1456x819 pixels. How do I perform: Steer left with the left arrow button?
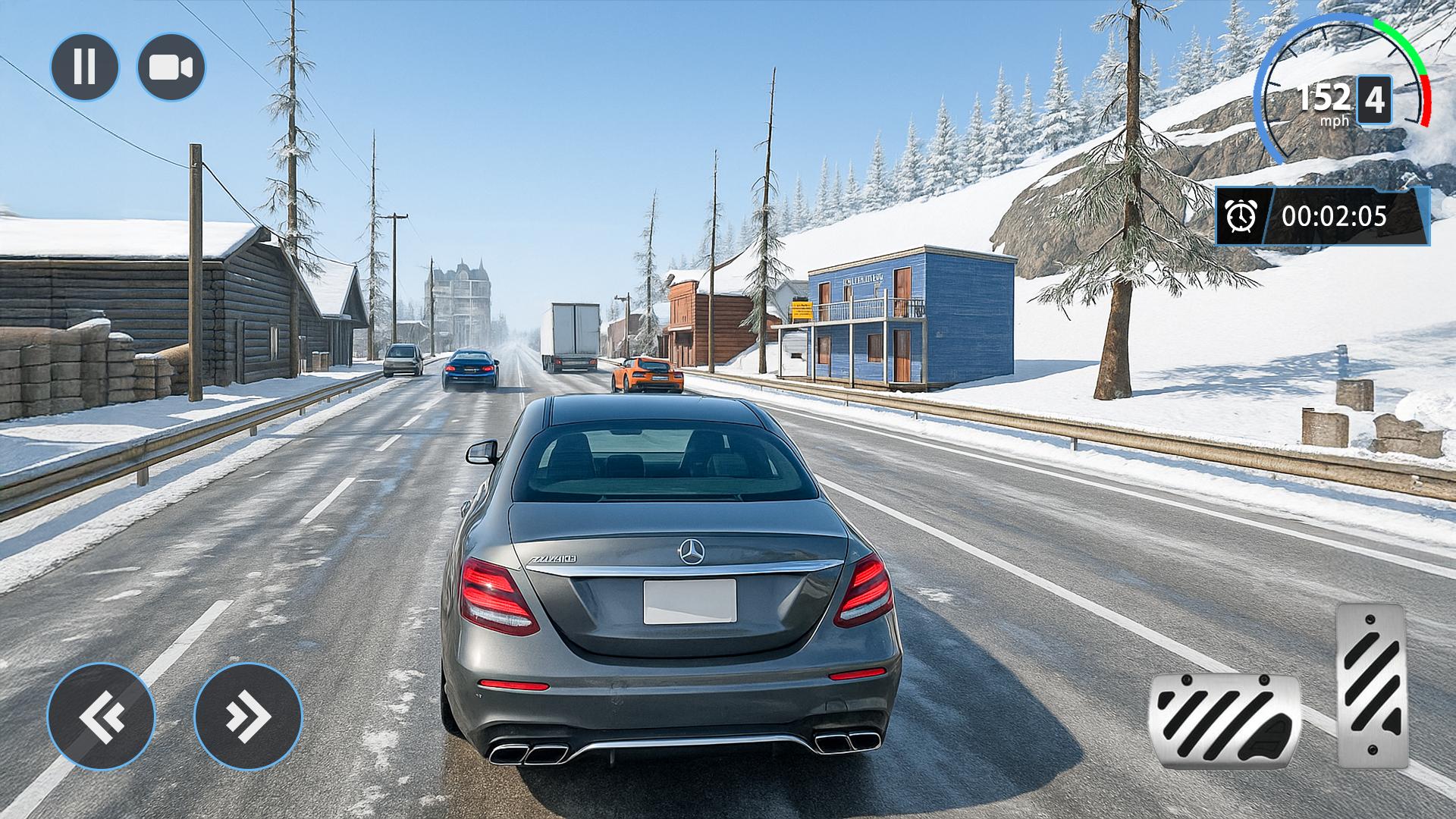click(101, 716)
